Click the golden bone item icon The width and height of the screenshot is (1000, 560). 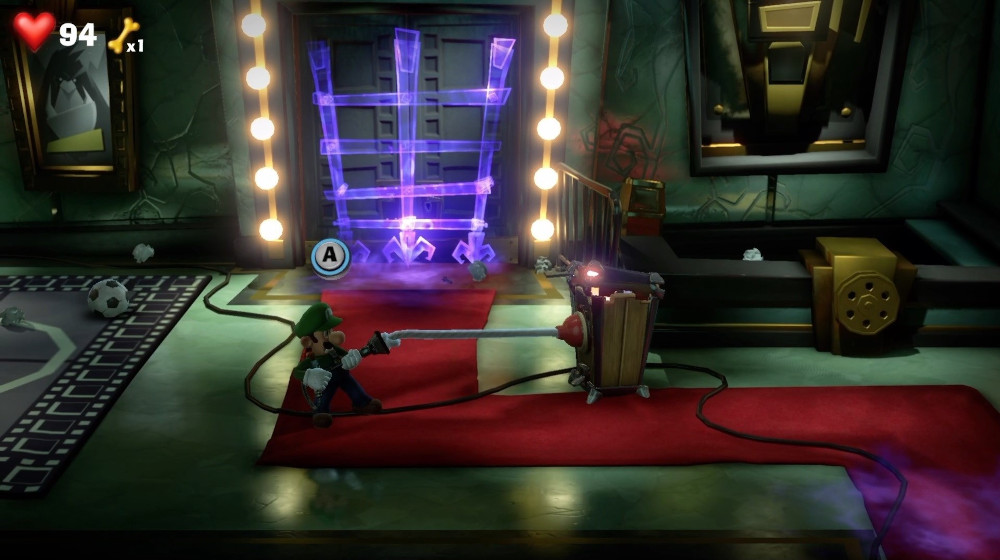[x=122, y=35]
